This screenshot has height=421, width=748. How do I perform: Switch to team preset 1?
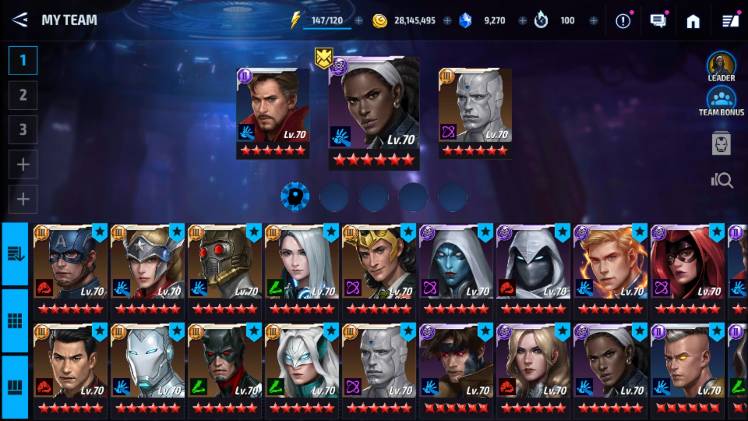coord(22,61)
